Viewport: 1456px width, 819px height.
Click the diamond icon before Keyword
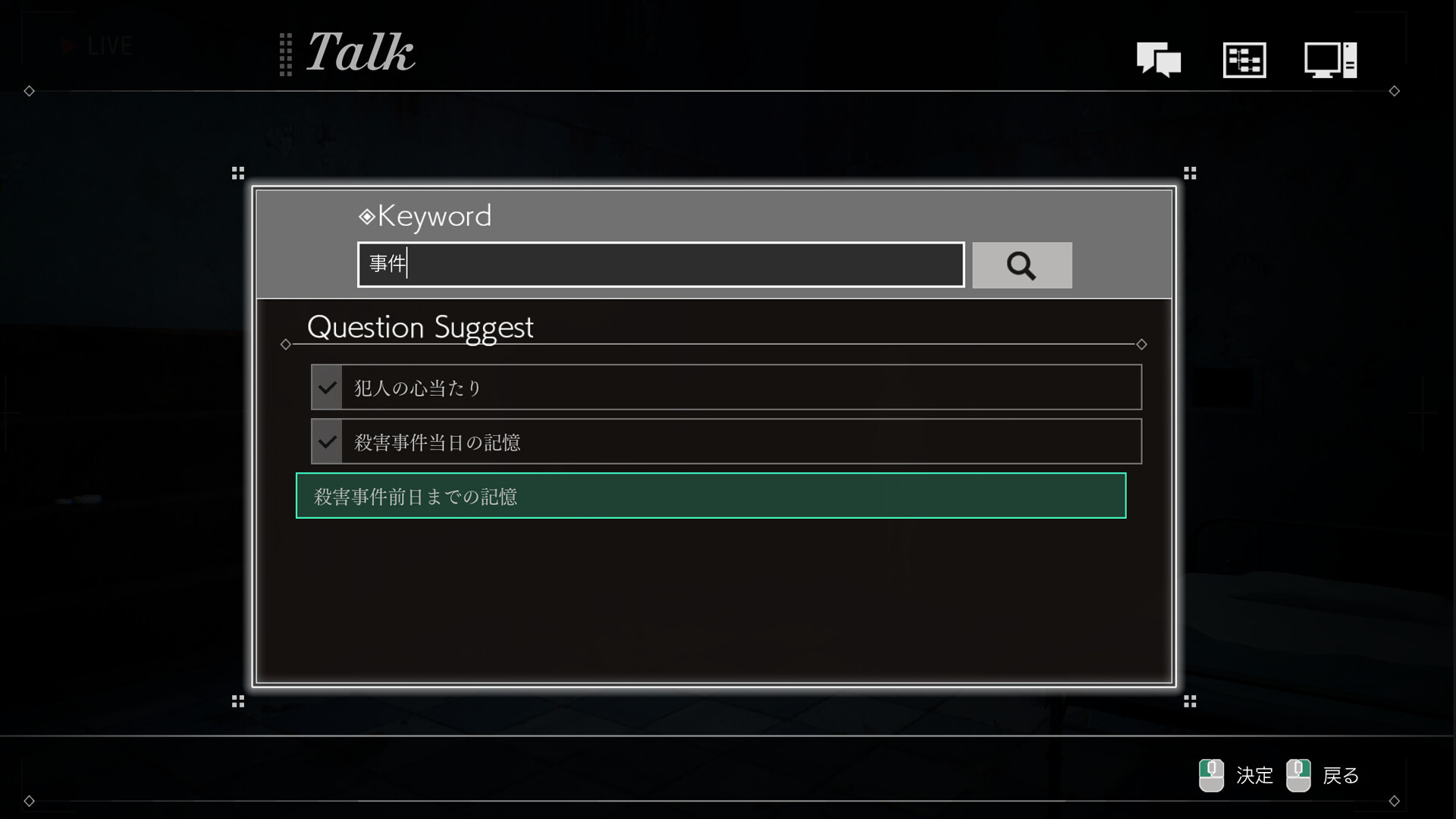coord(366,217)
